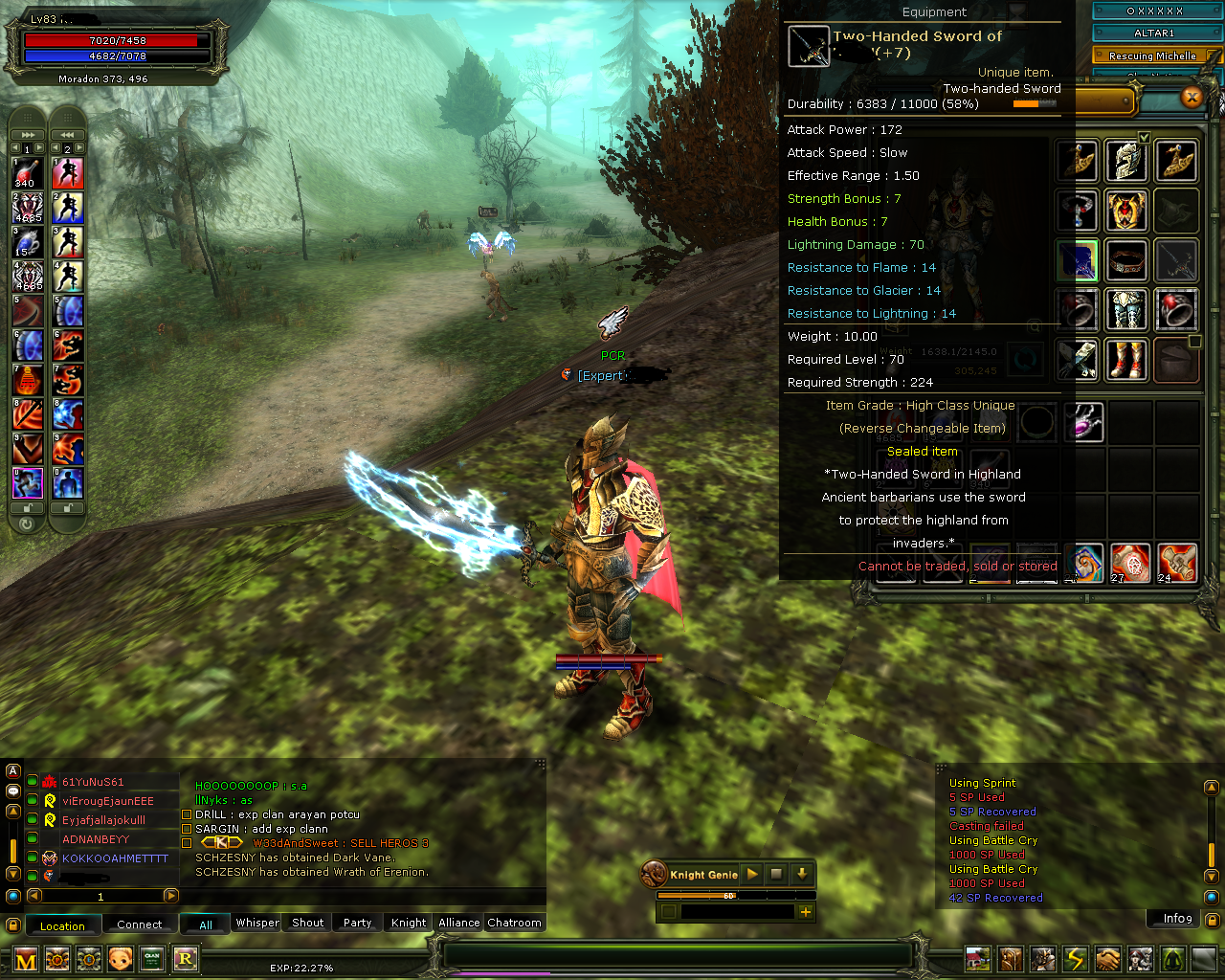Click the Genie command input field
Viewport: 1225px width, 980px height.
point(737,911)
